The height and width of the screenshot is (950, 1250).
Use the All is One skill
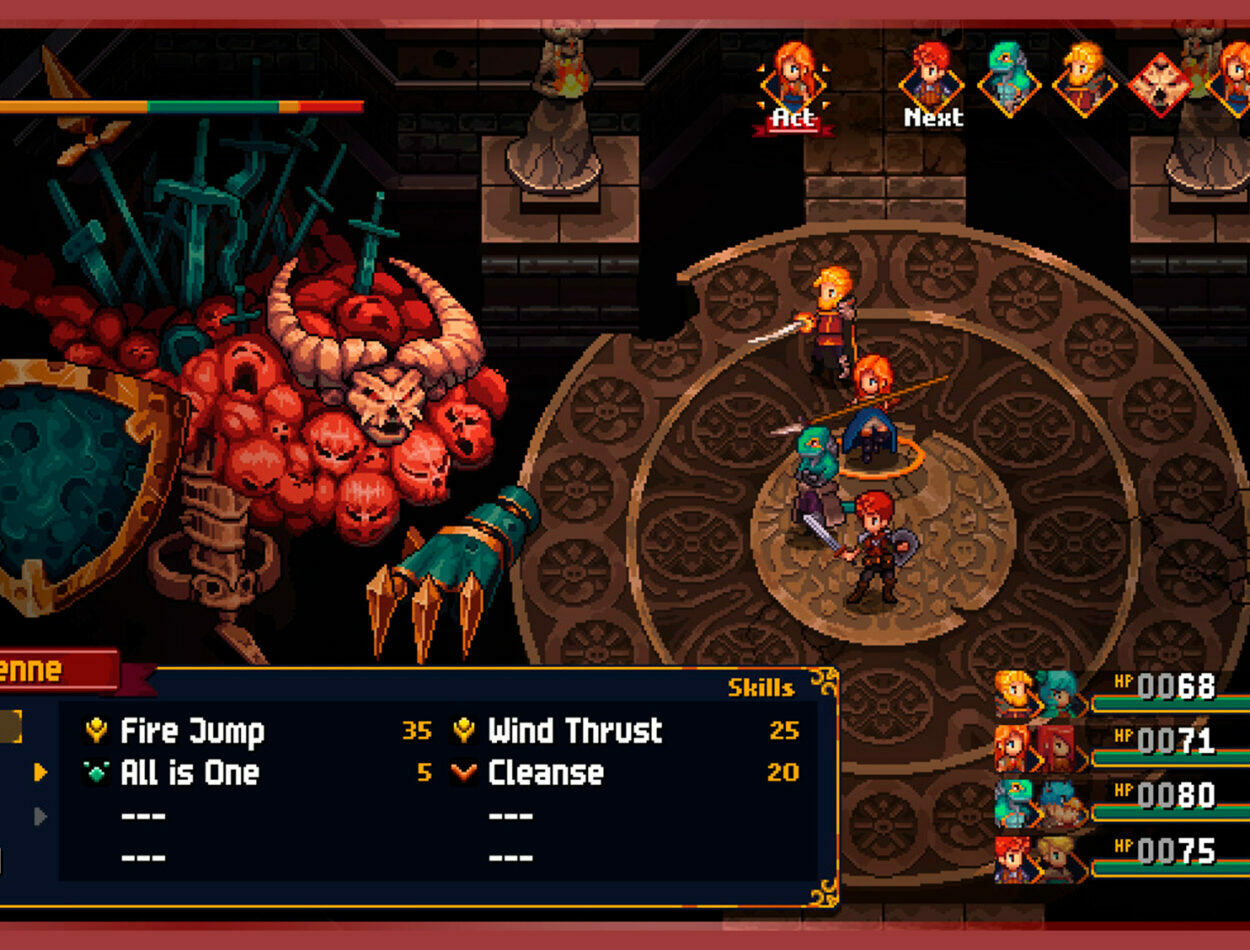tap(189, 773)
